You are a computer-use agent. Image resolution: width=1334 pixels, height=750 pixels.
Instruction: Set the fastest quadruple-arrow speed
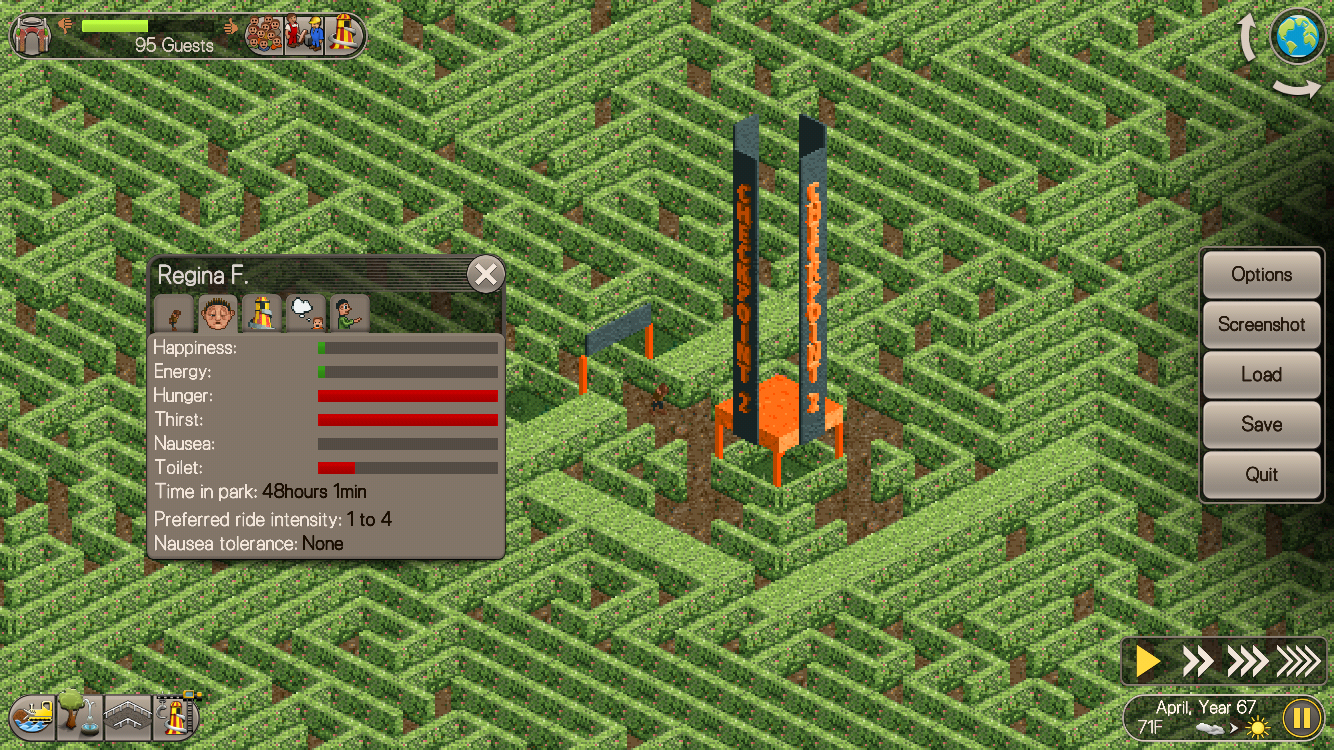coord(1298,661)
